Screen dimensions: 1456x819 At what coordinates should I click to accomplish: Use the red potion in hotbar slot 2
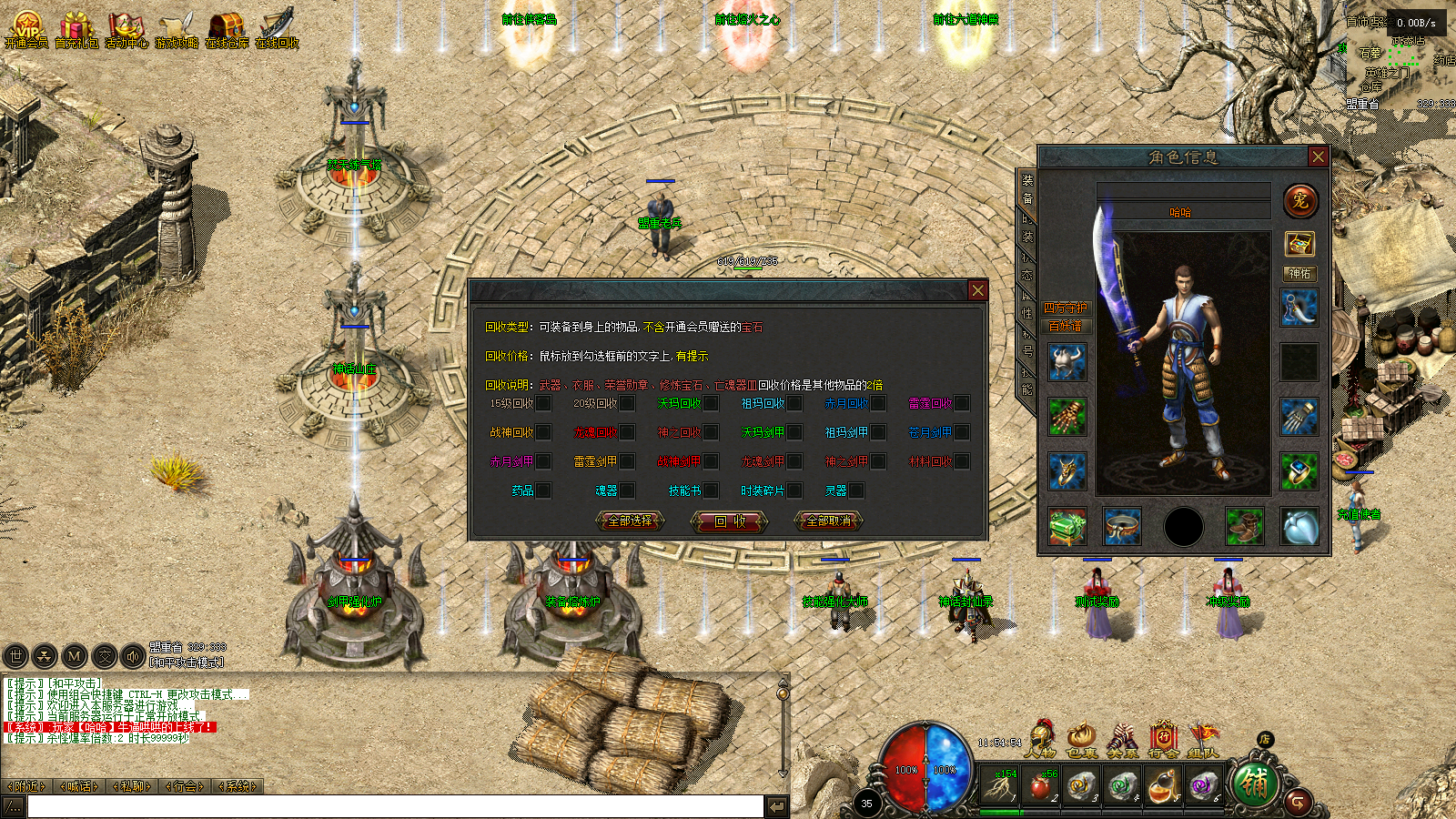1039,784
